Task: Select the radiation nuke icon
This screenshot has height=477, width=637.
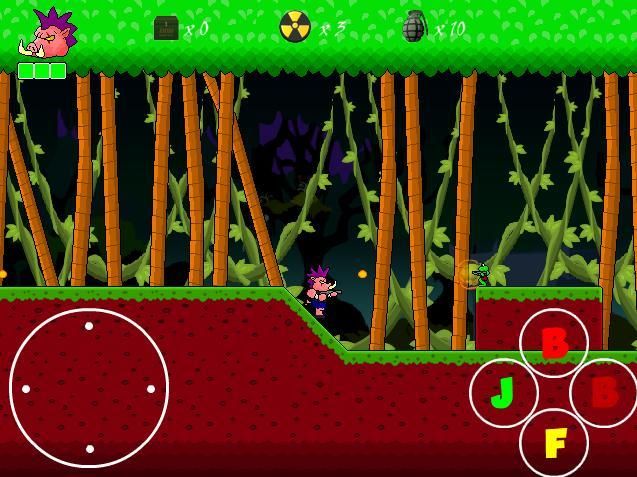Action: pyautogui.click(x=295, y=27)
